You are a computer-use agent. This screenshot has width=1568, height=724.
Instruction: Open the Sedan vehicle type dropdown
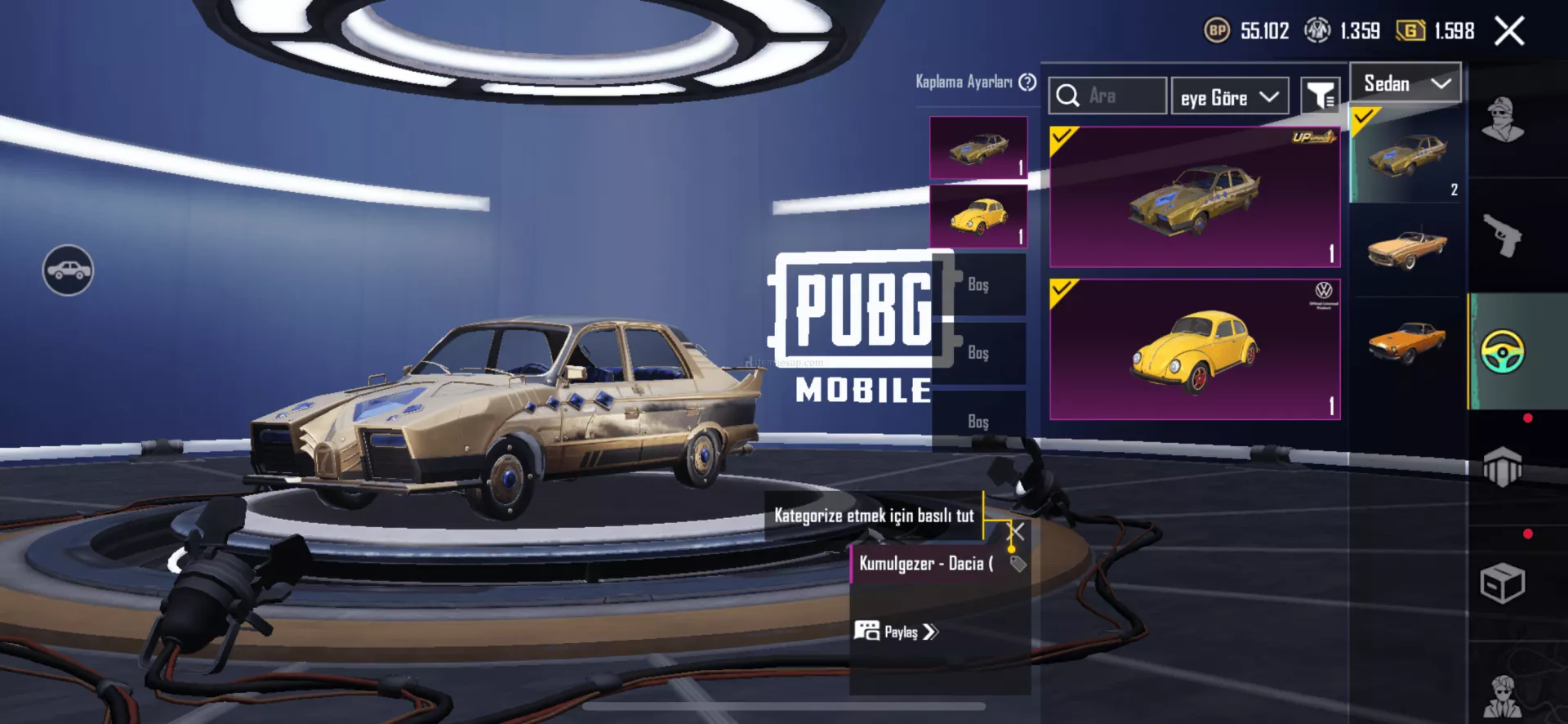pyautogui.click(x=1405, y=83)
